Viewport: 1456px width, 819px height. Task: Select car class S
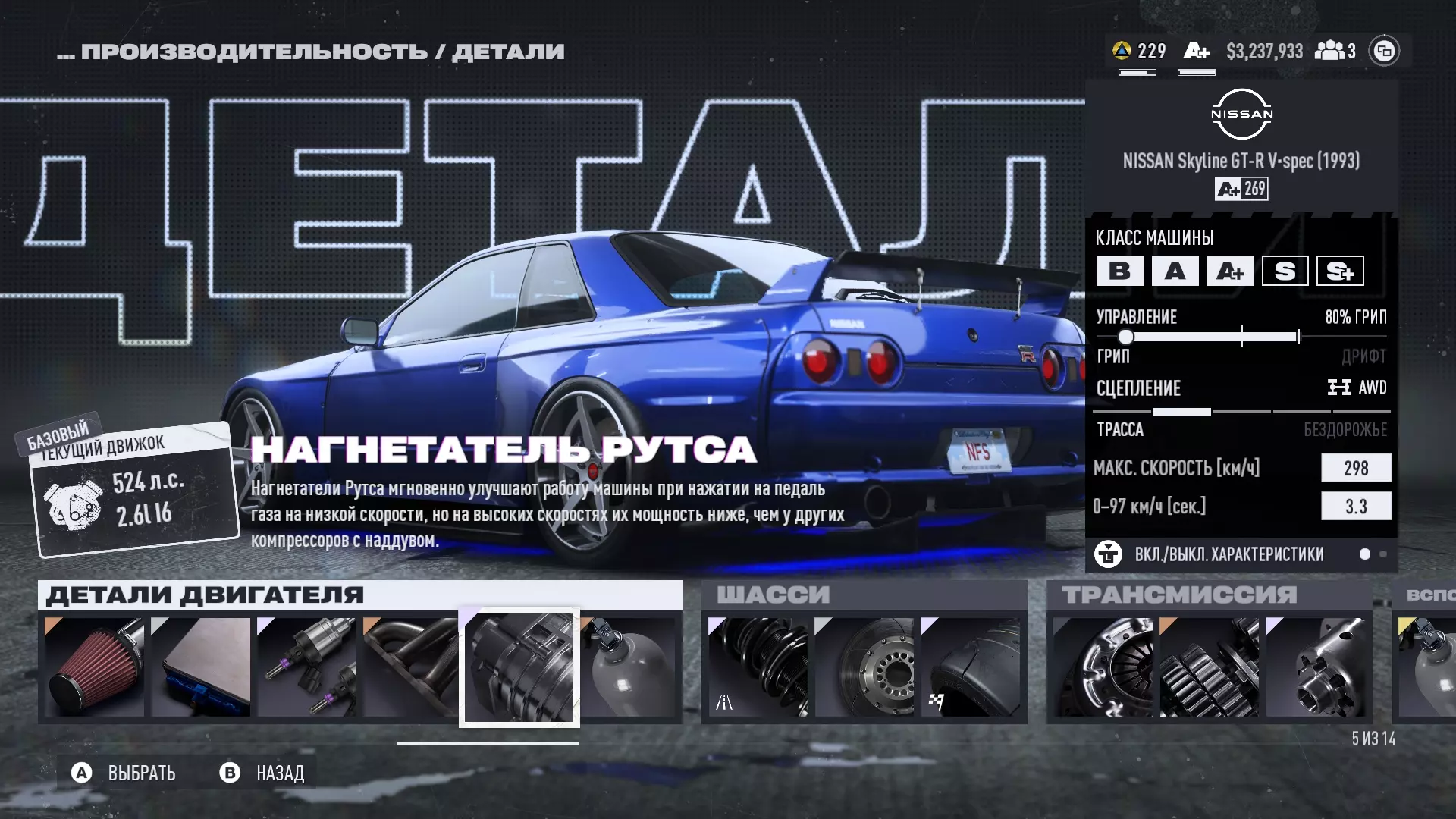(1285, 271)
